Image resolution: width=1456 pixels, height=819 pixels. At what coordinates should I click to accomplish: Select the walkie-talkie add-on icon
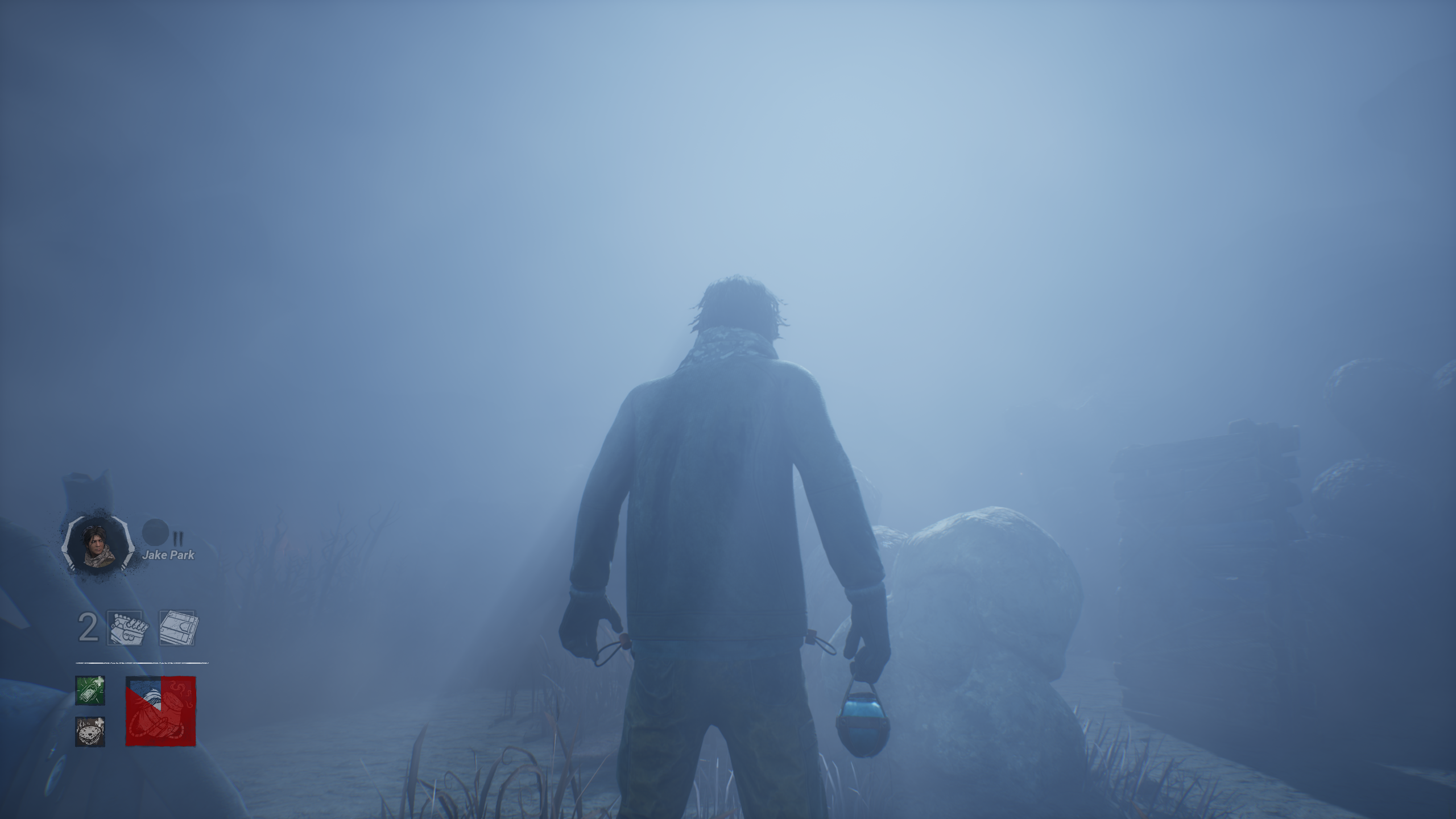(177, 627)
